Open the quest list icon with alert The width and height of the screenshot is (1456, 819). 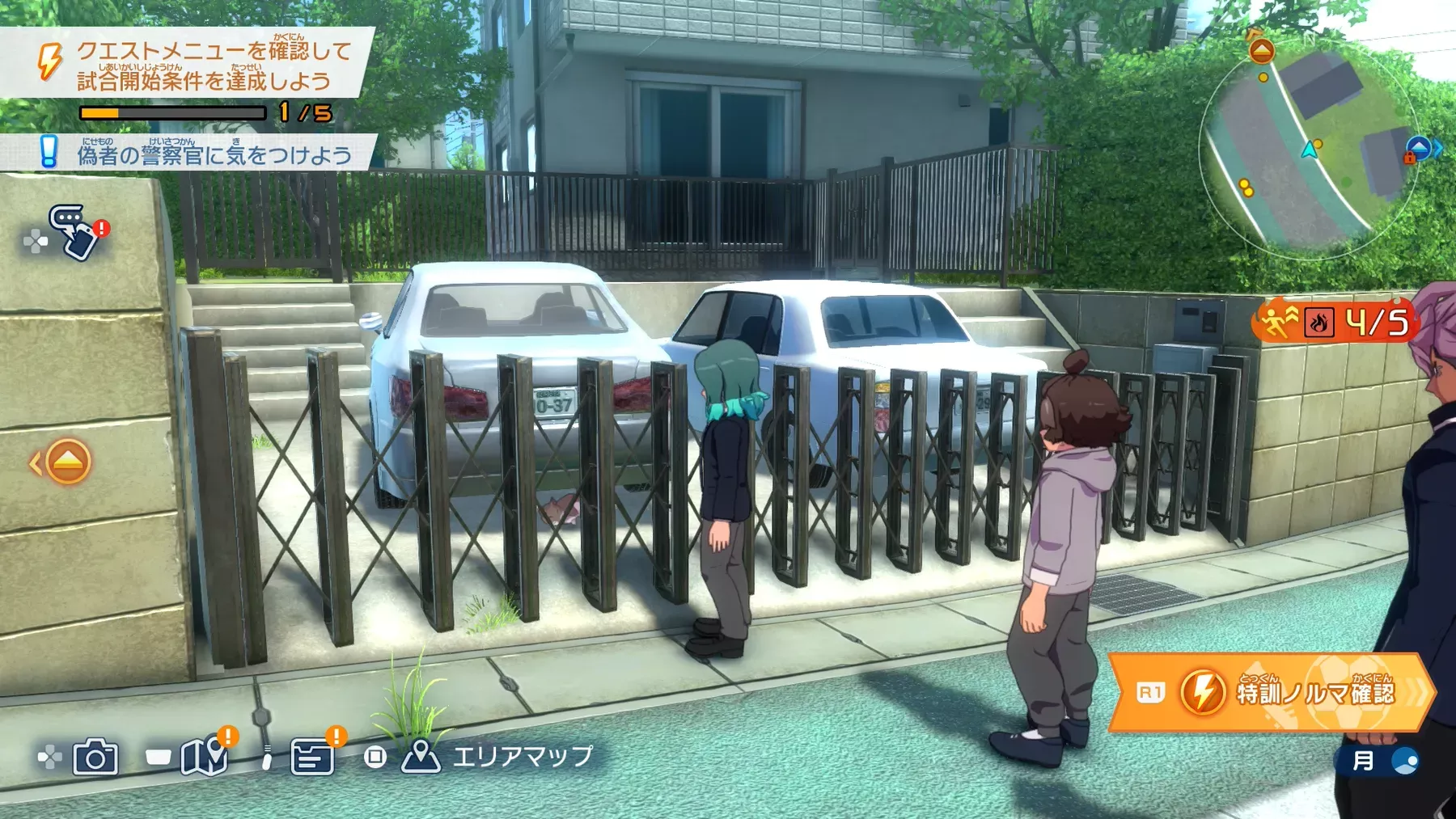click(313, 755)
